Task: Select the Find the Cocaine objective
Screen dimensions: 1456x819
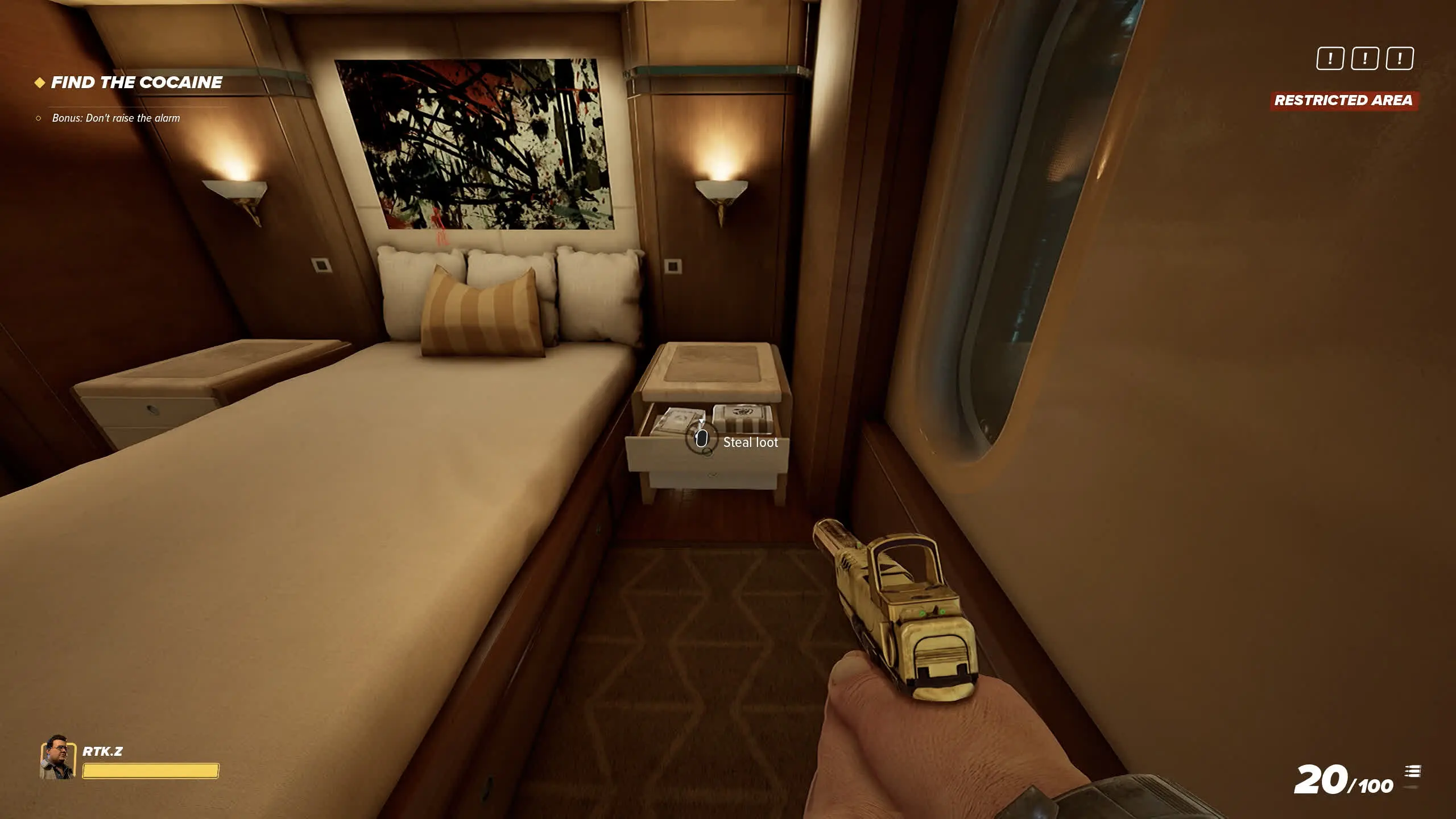Action: [x=136, y=83]
